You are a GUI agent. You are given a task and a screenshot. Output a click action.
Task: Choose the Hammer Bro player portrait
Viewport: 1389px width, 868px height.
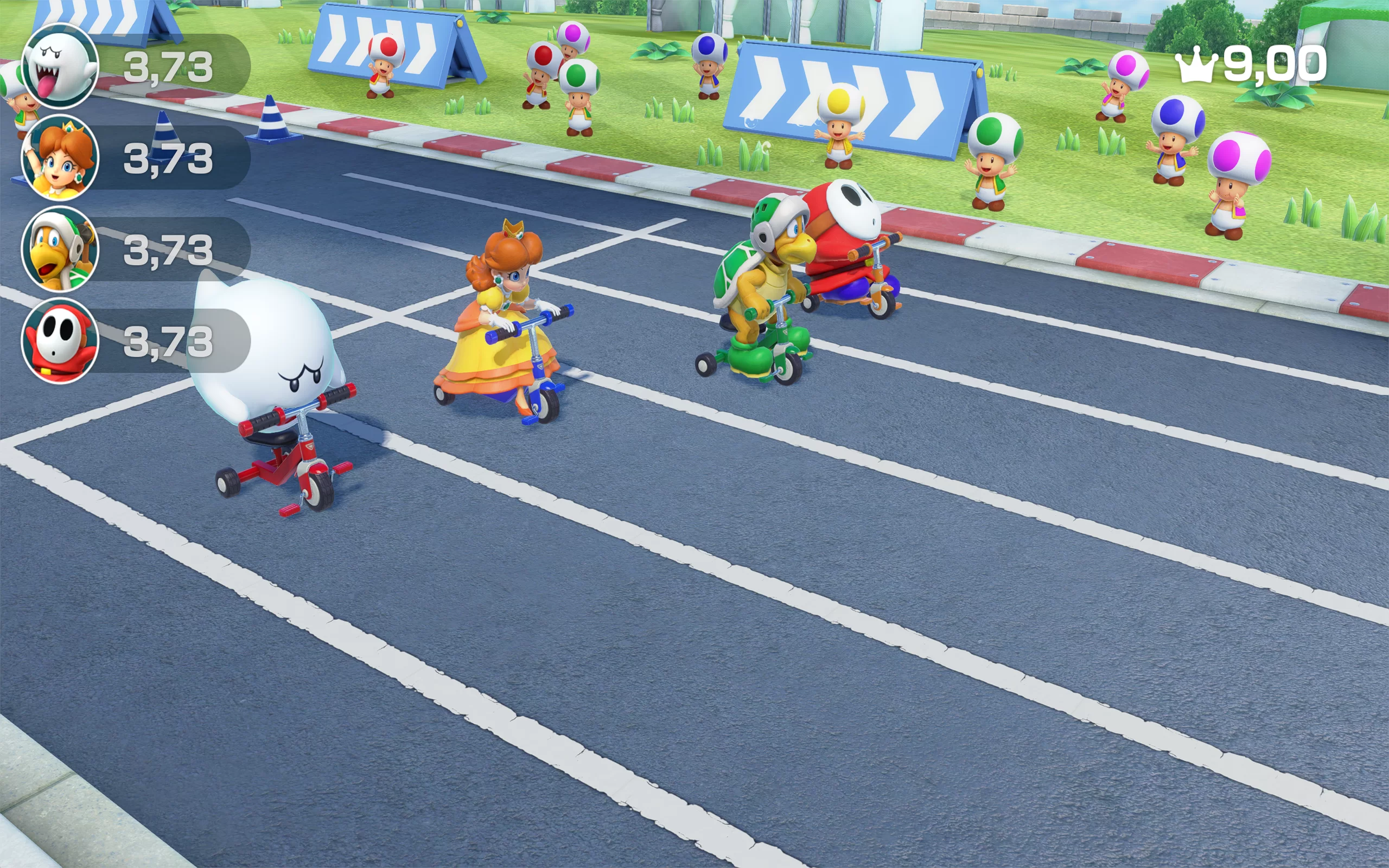click(60, 249)
